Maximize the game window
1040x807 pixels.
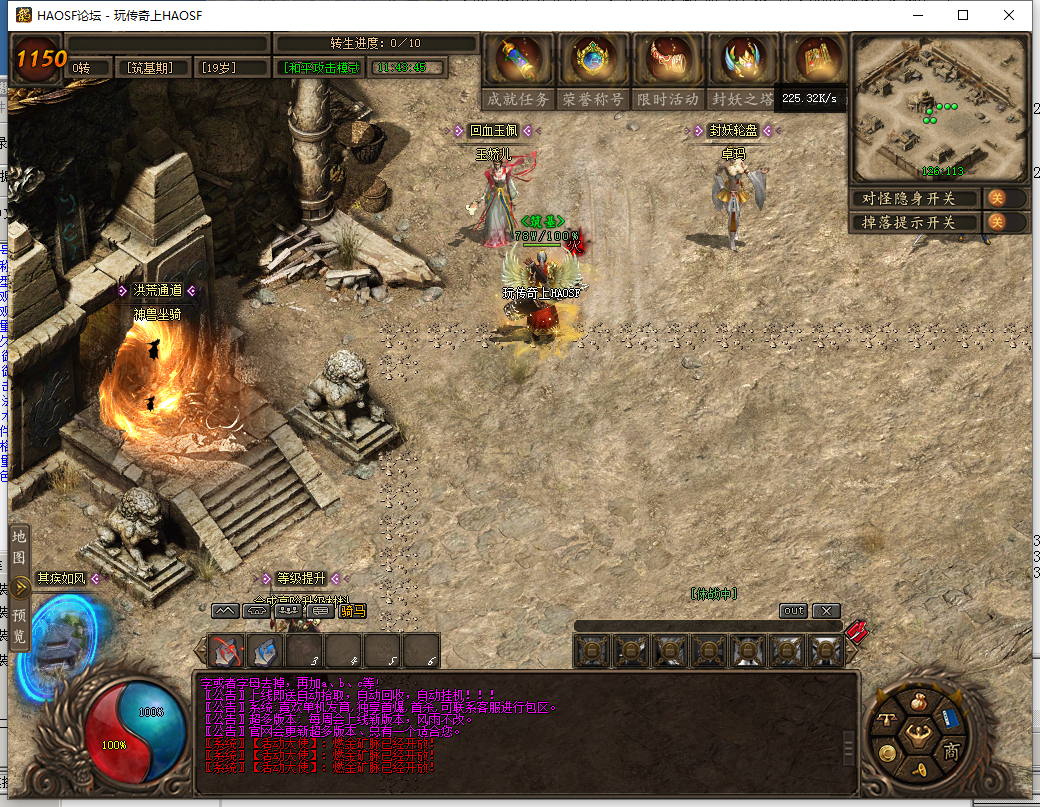tap(963, 15)
